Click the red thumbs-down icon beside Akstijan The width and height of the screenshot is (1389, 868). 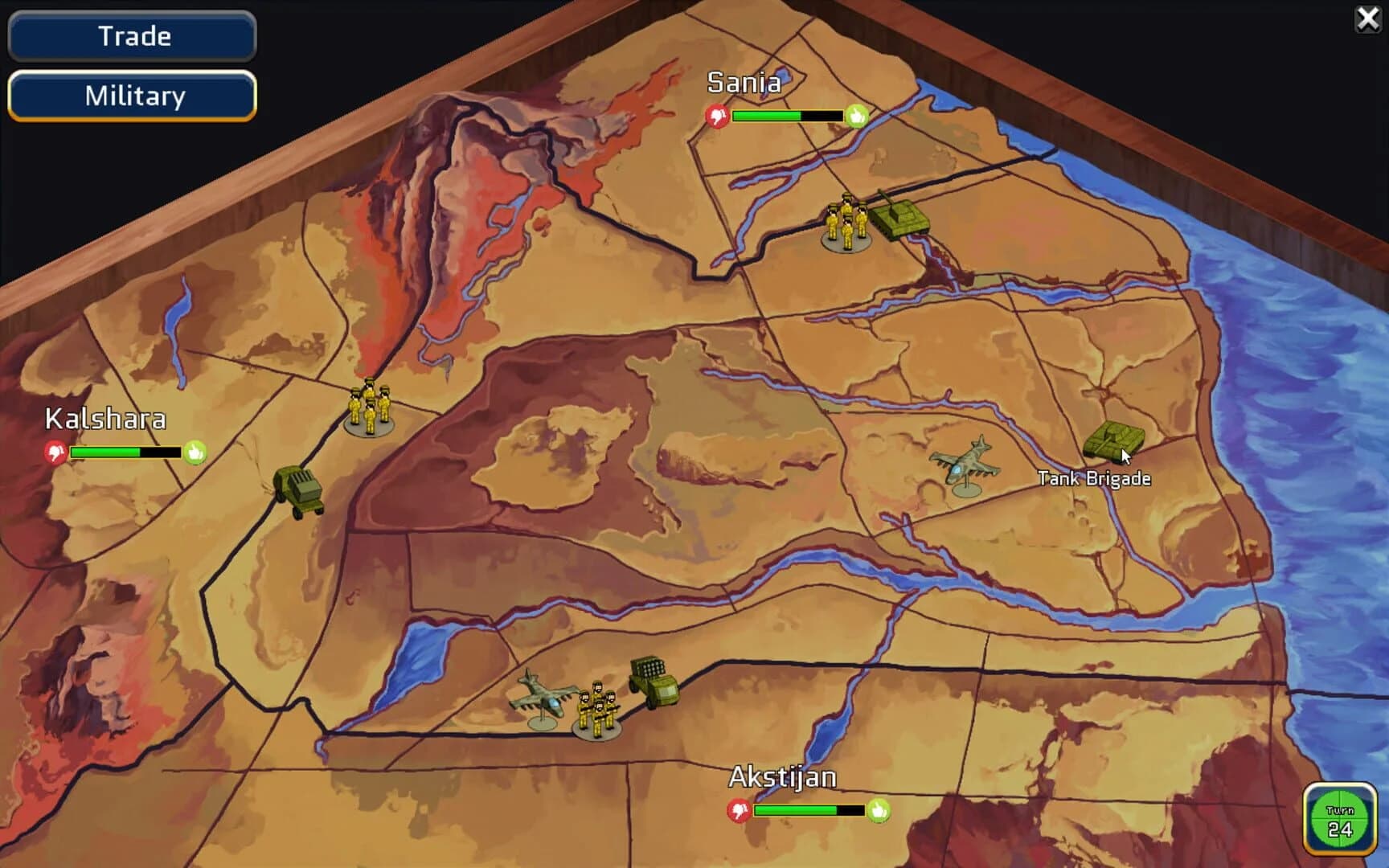tap(738, 809)
